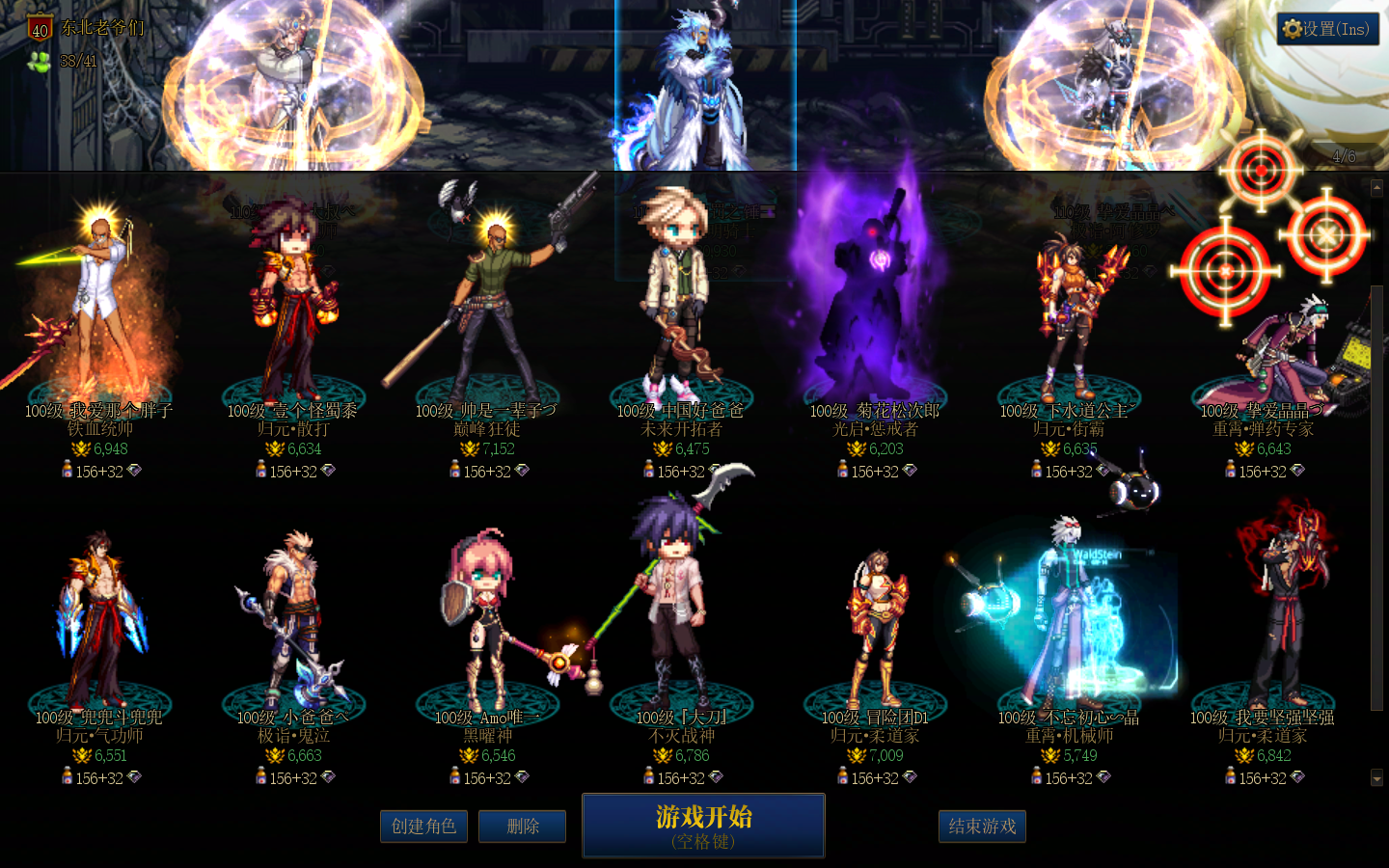Click the 创建角色 create character button
Image resolution: width=1389 pixels, height=868 pixels.
pyautogui.click(x=423, y=827)
